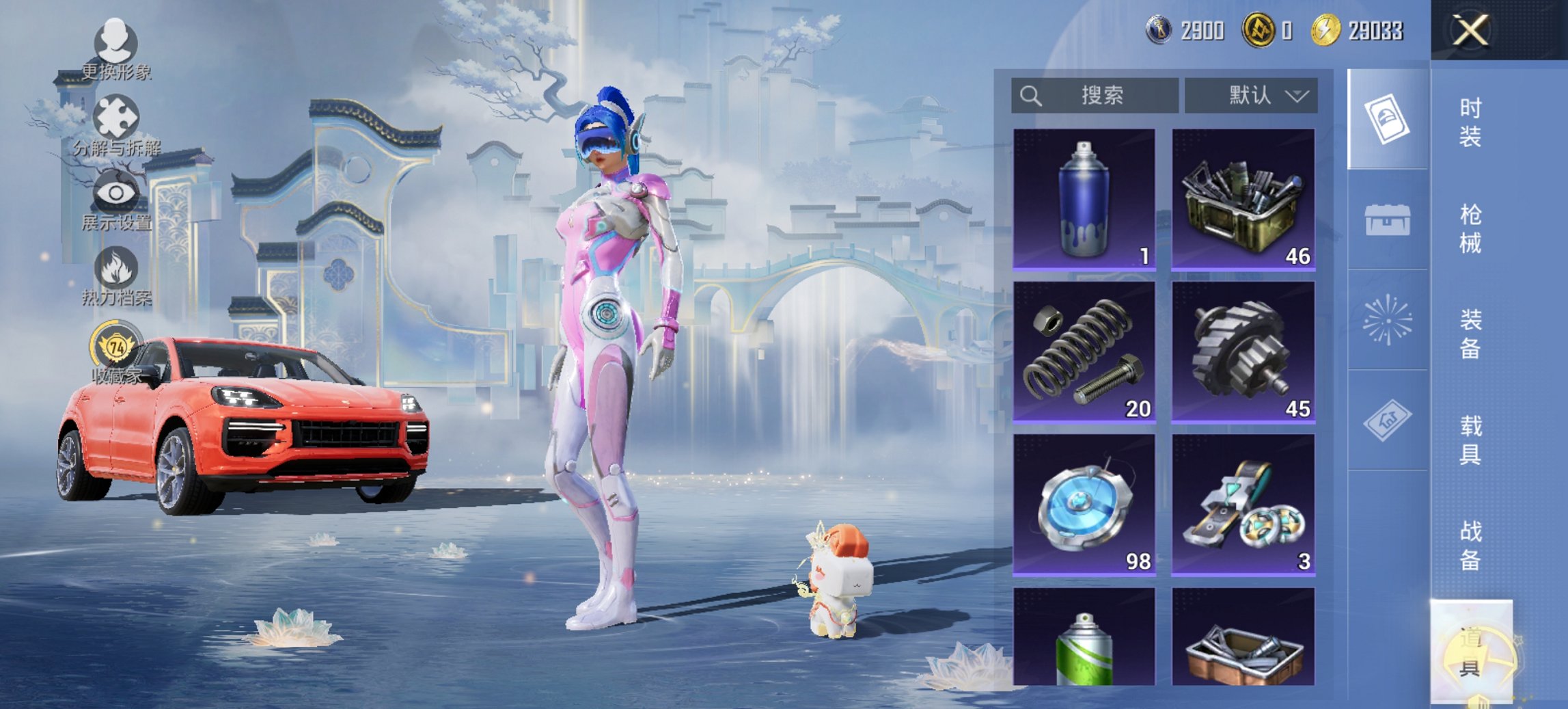Switch to the 载具 vehicles tab
This screenshot has height=709, width=1568.
tap(1470, 440)
